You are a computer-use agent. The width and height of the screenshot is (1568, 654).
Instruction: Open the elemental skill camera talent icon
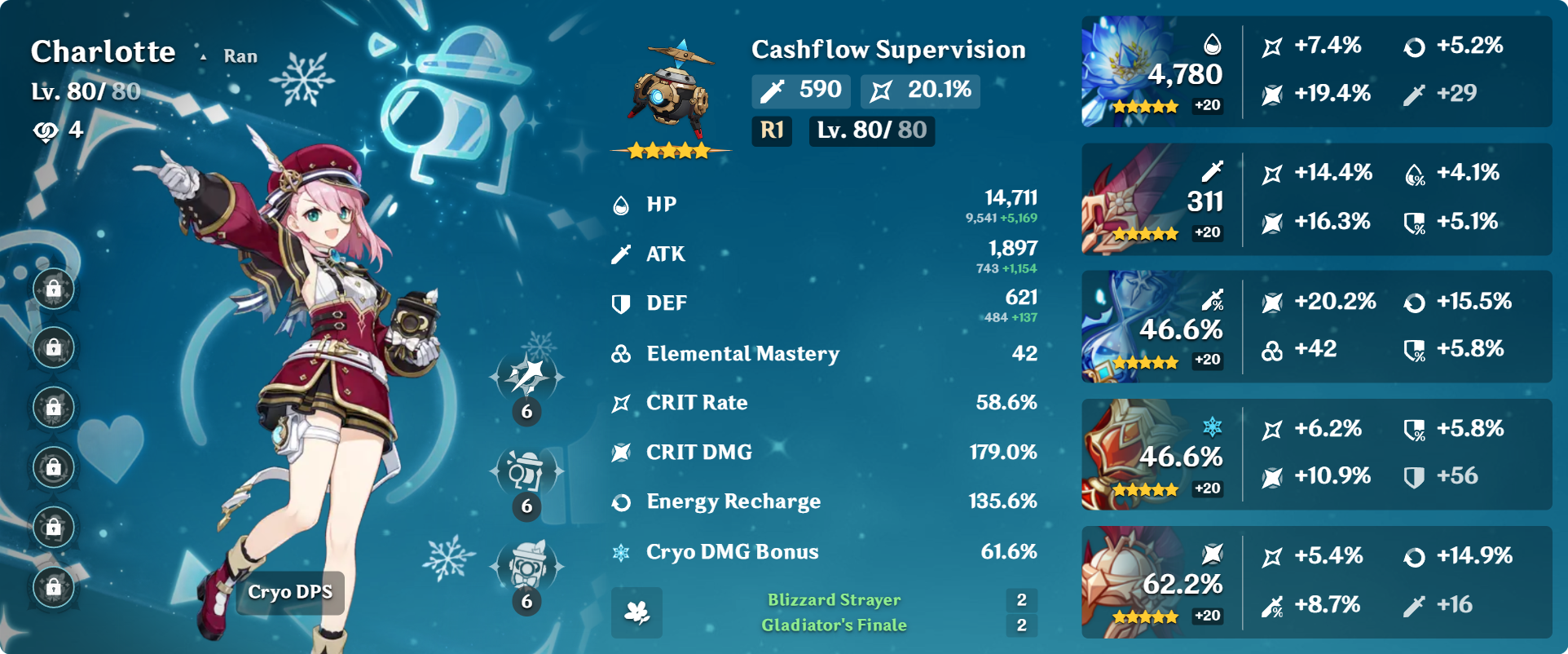click(526, 471)
